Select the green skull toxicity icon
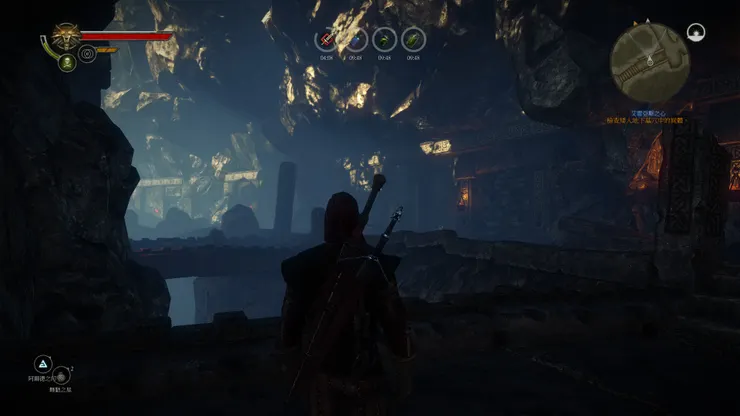 pyautogui.click(x=67, y=63)
